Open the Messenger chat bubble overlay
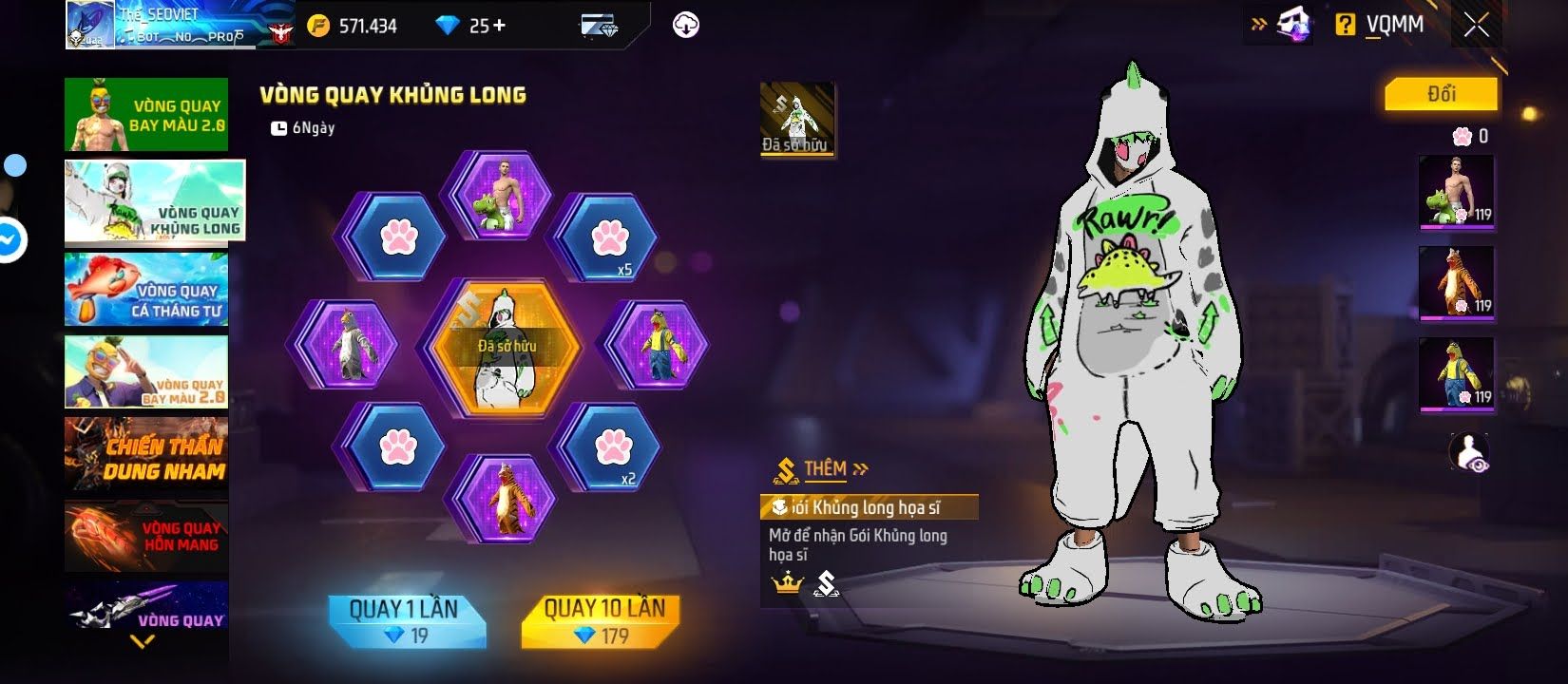The image size is (1568, 684). point(10,241)
